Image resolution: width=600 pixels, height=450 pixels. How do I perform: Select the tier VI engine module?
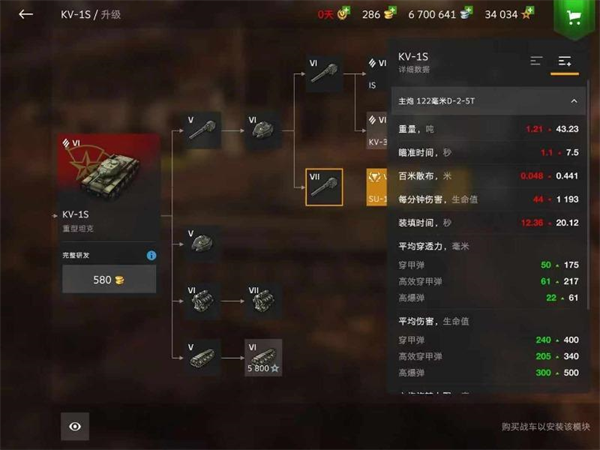[x=203, y=300]
